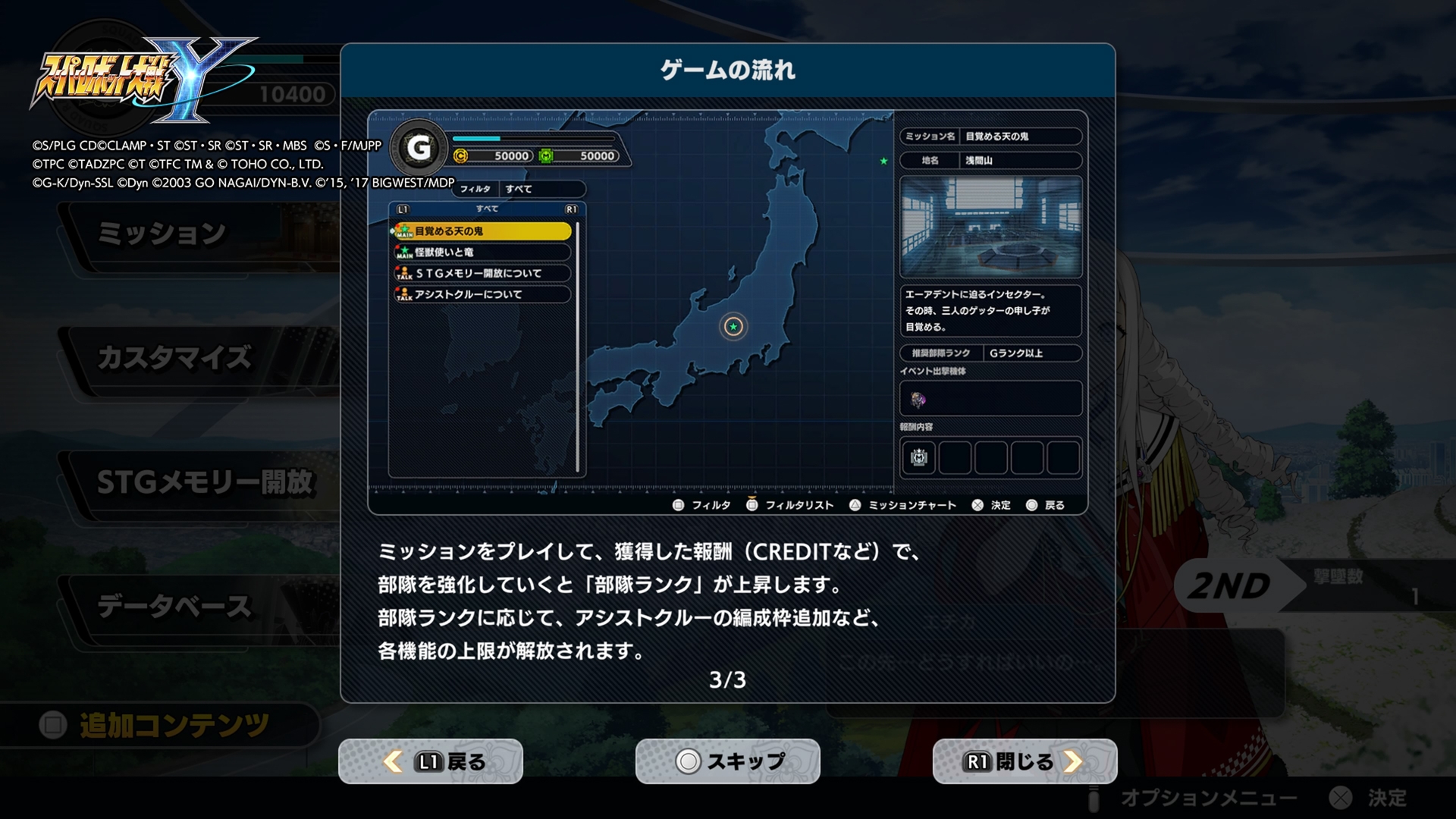Click the green star marker on the map

tap(882, 162)
